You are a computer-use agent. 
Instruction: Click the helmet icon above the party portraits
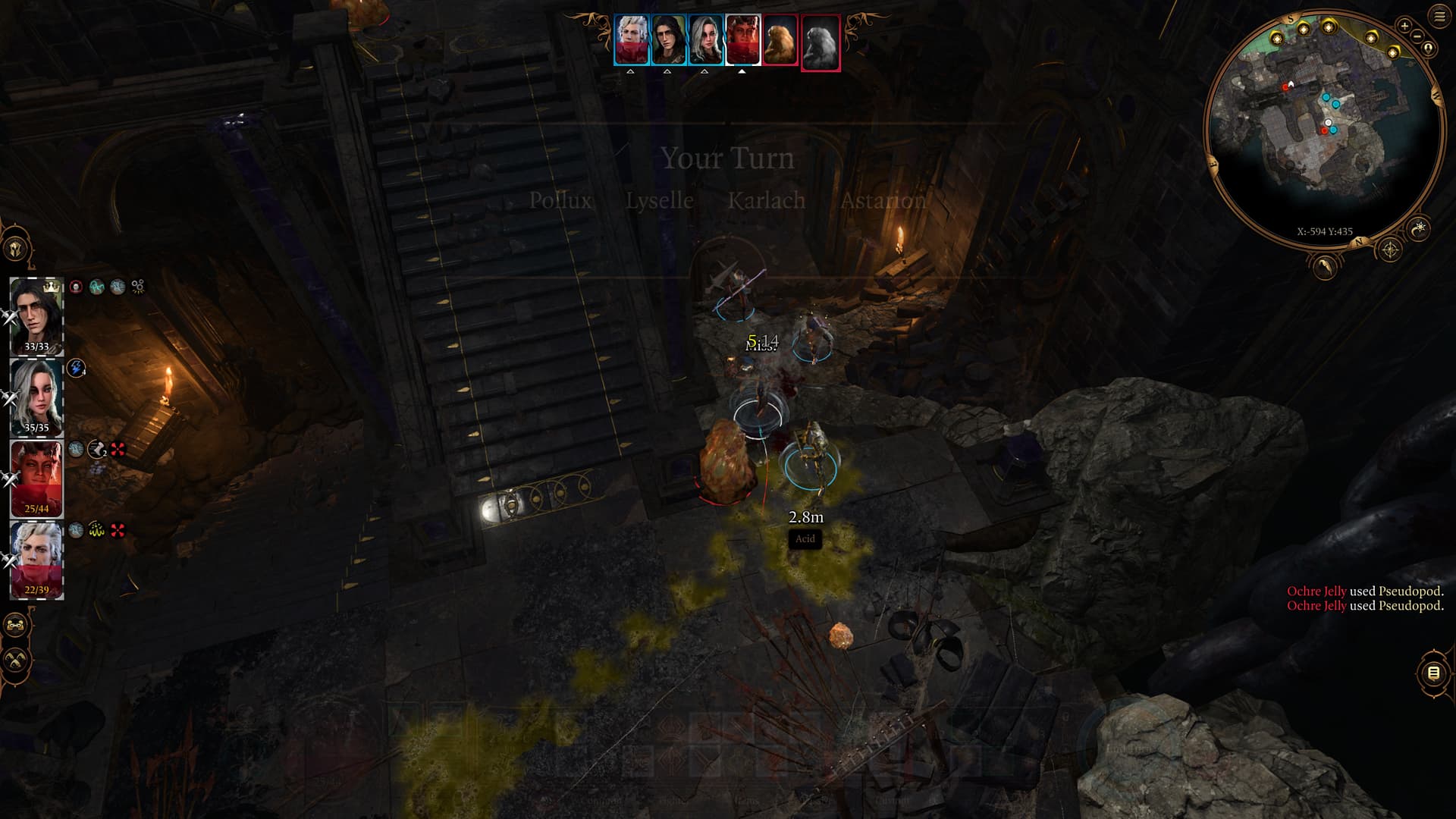[x=17, y=249]
